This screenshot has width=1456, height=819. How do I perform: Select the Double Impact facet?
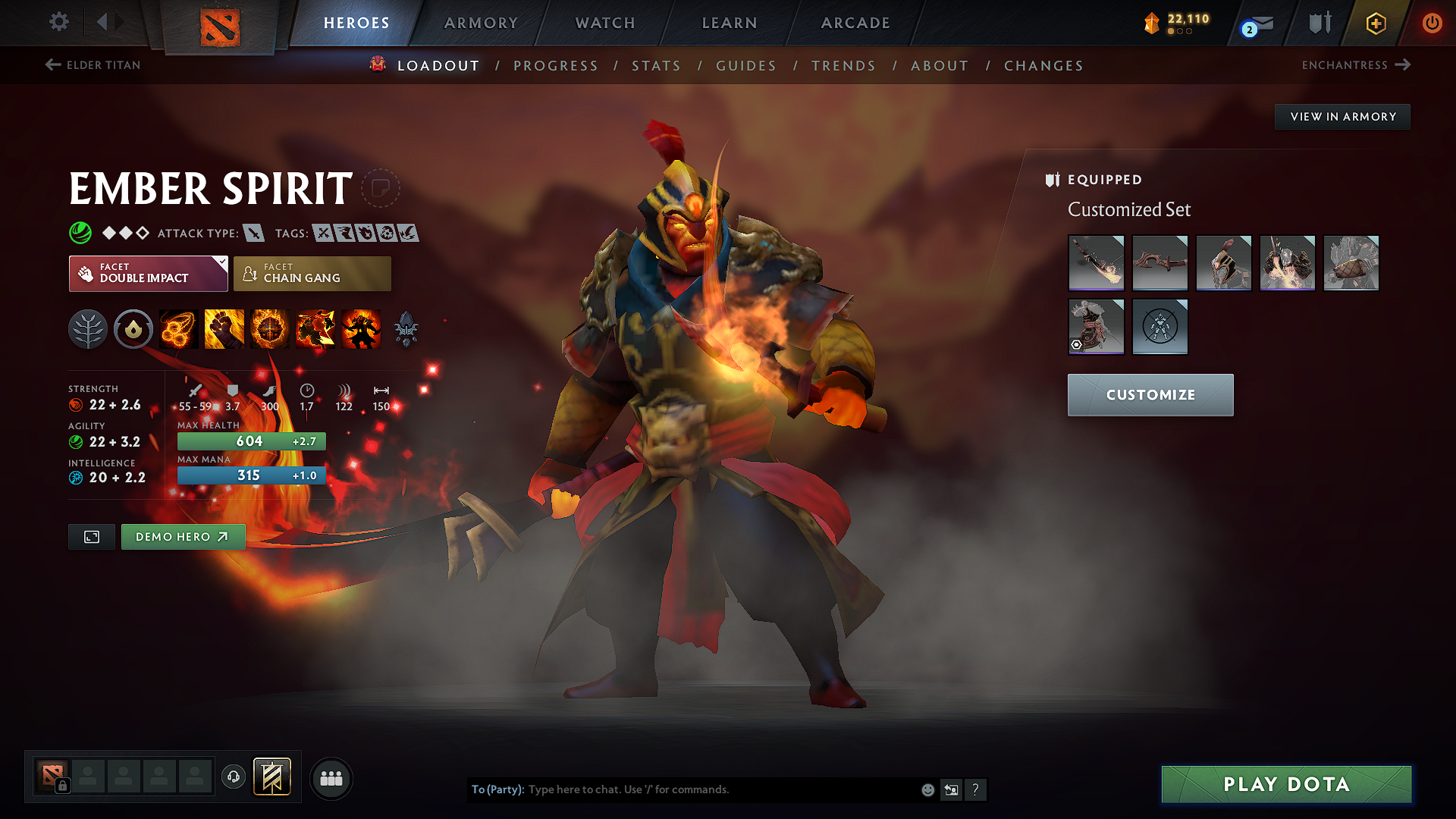coord(148,273)
